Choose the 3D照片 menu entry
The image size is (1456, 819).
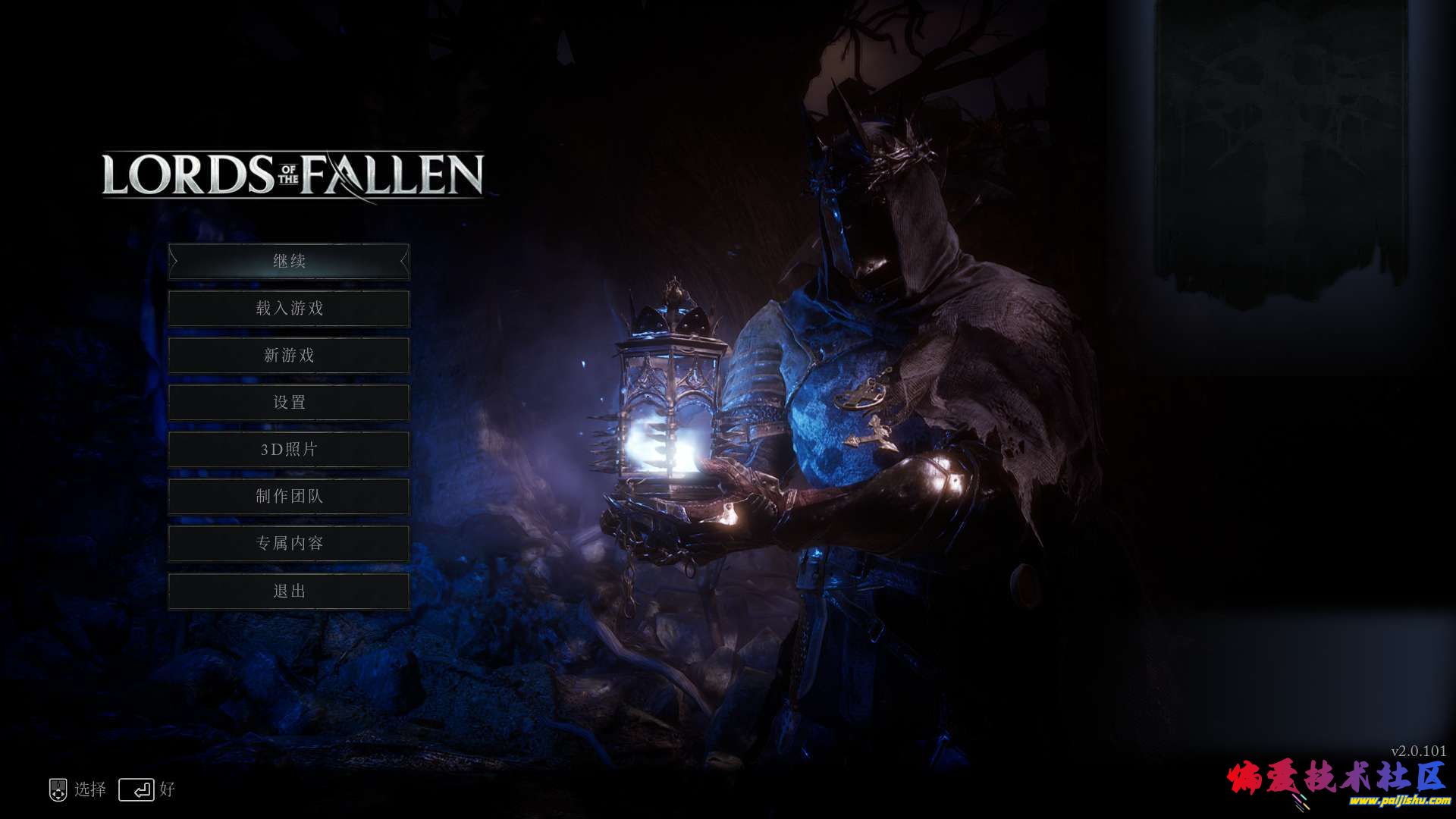pyautogui.click(x=289, y=450)
